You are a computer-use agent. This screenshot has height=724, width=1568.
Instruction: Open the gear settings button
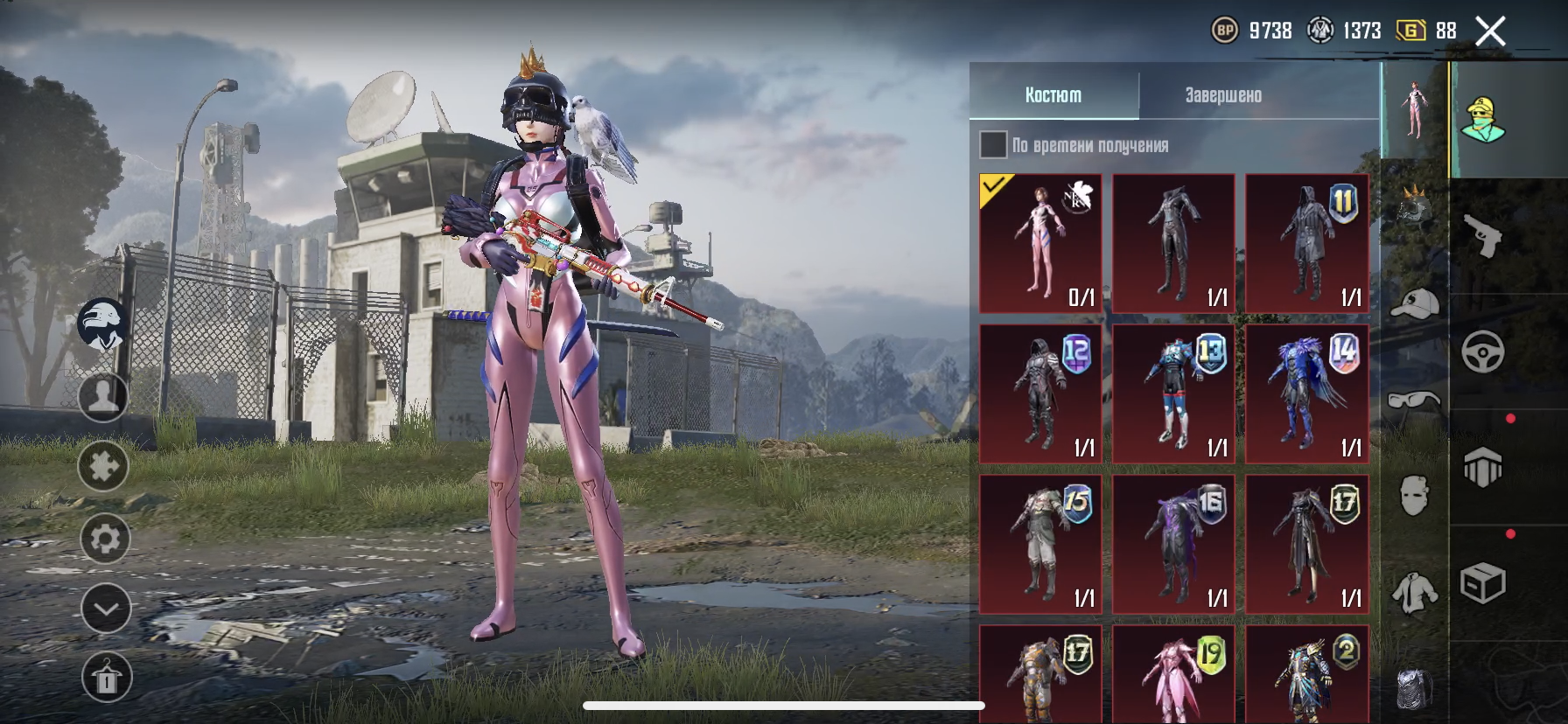click(104, 538)
